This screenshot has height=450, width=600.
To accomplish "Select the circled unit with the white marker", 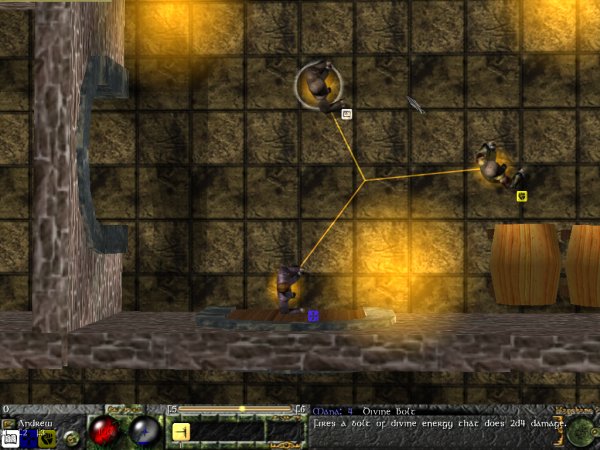I will coord(320,86).
